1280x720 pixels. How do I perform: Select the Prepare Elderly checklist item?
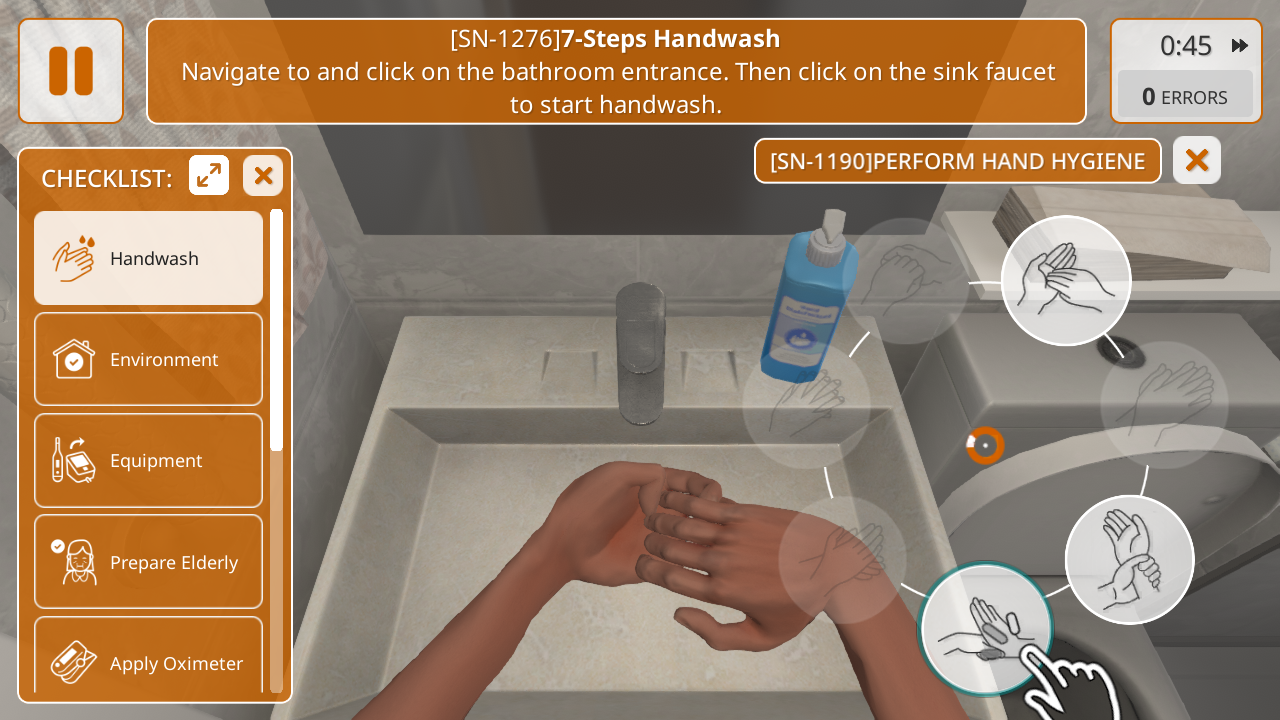(148, 562)
